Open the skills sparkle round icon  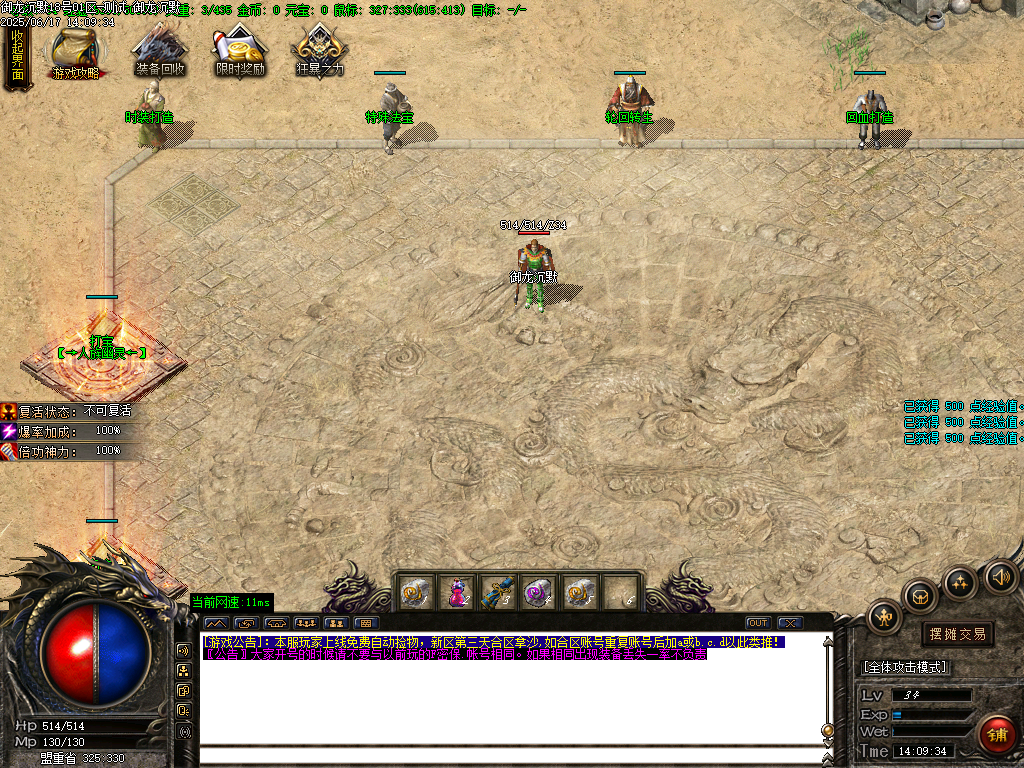(961, 582)
